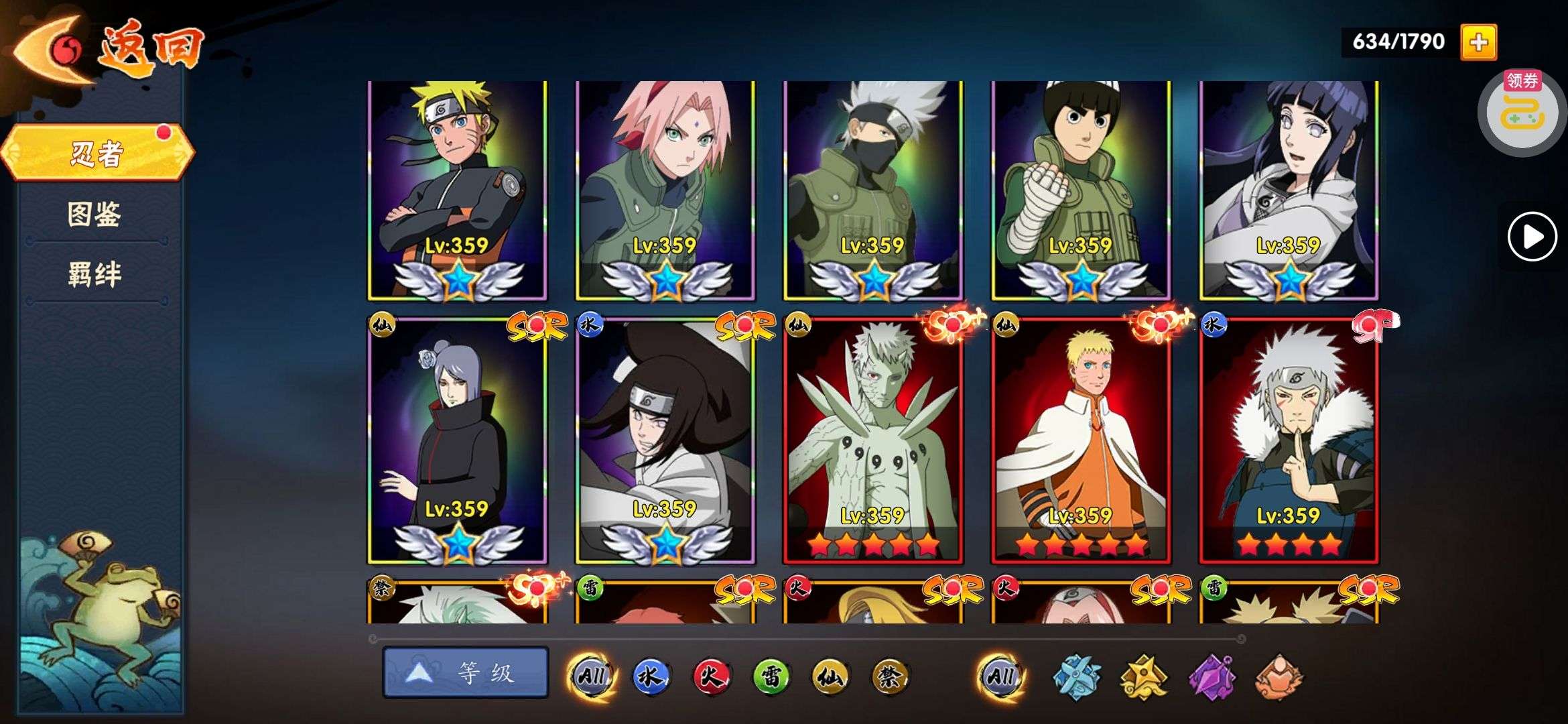Tap the yellow plus button to expand capacity
This screenshot has height=724, width=1568.
point(1478,42)
